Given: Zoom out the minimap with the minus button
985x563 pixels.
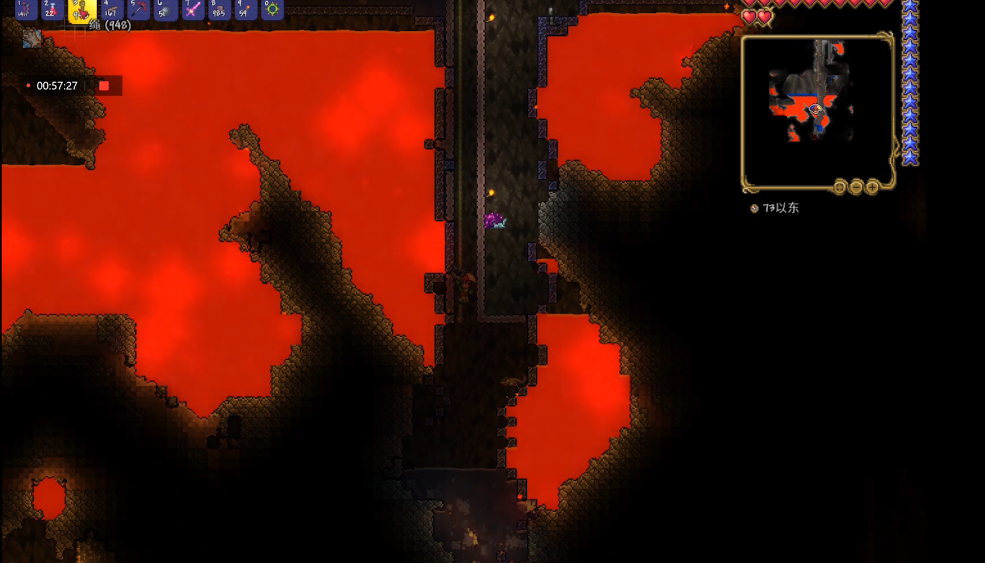Looking at the screenshot, I should point(856,187).
